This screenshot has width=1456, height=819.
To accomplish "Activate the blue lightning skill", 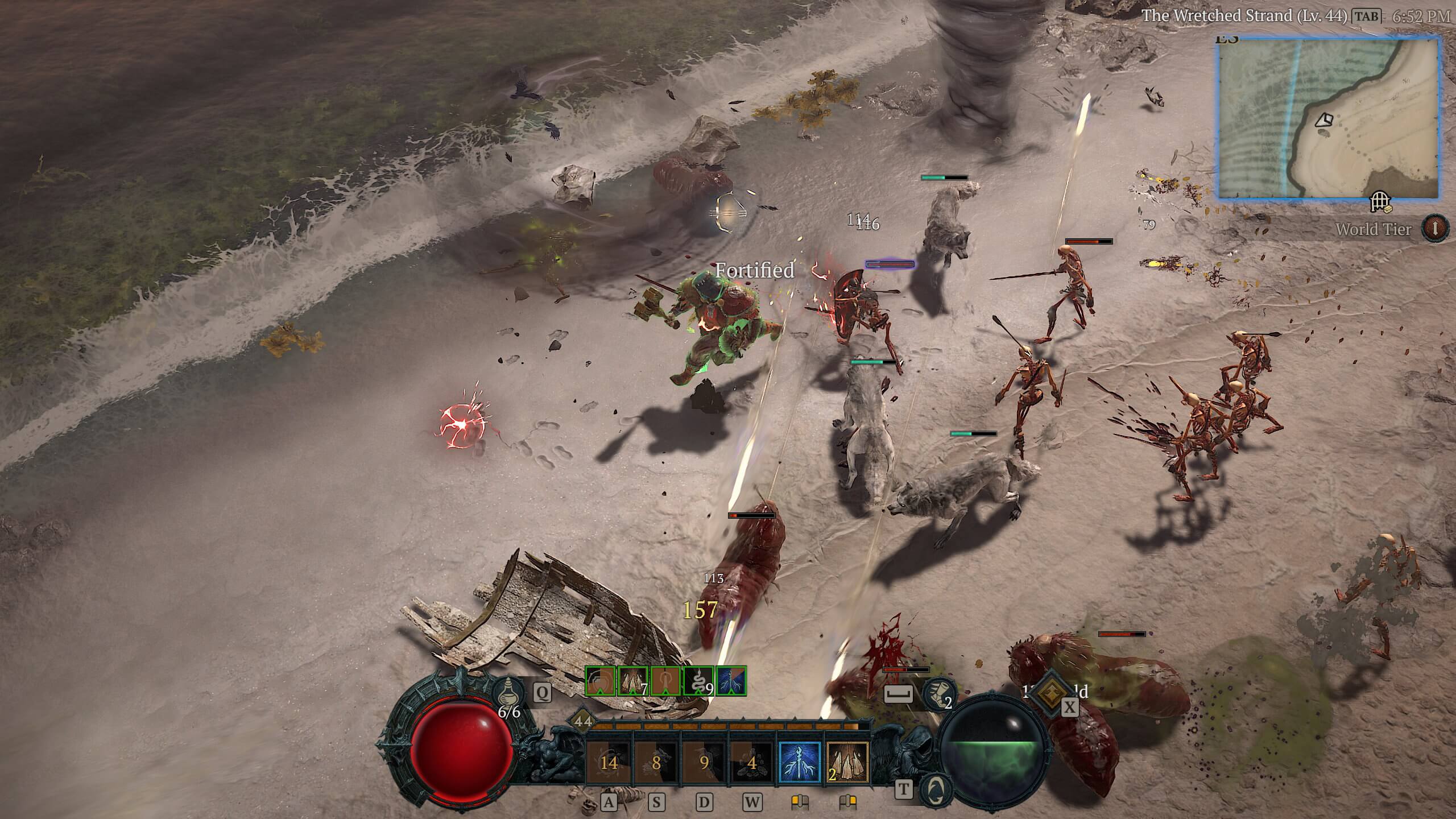I will click(x=800, y=763).
